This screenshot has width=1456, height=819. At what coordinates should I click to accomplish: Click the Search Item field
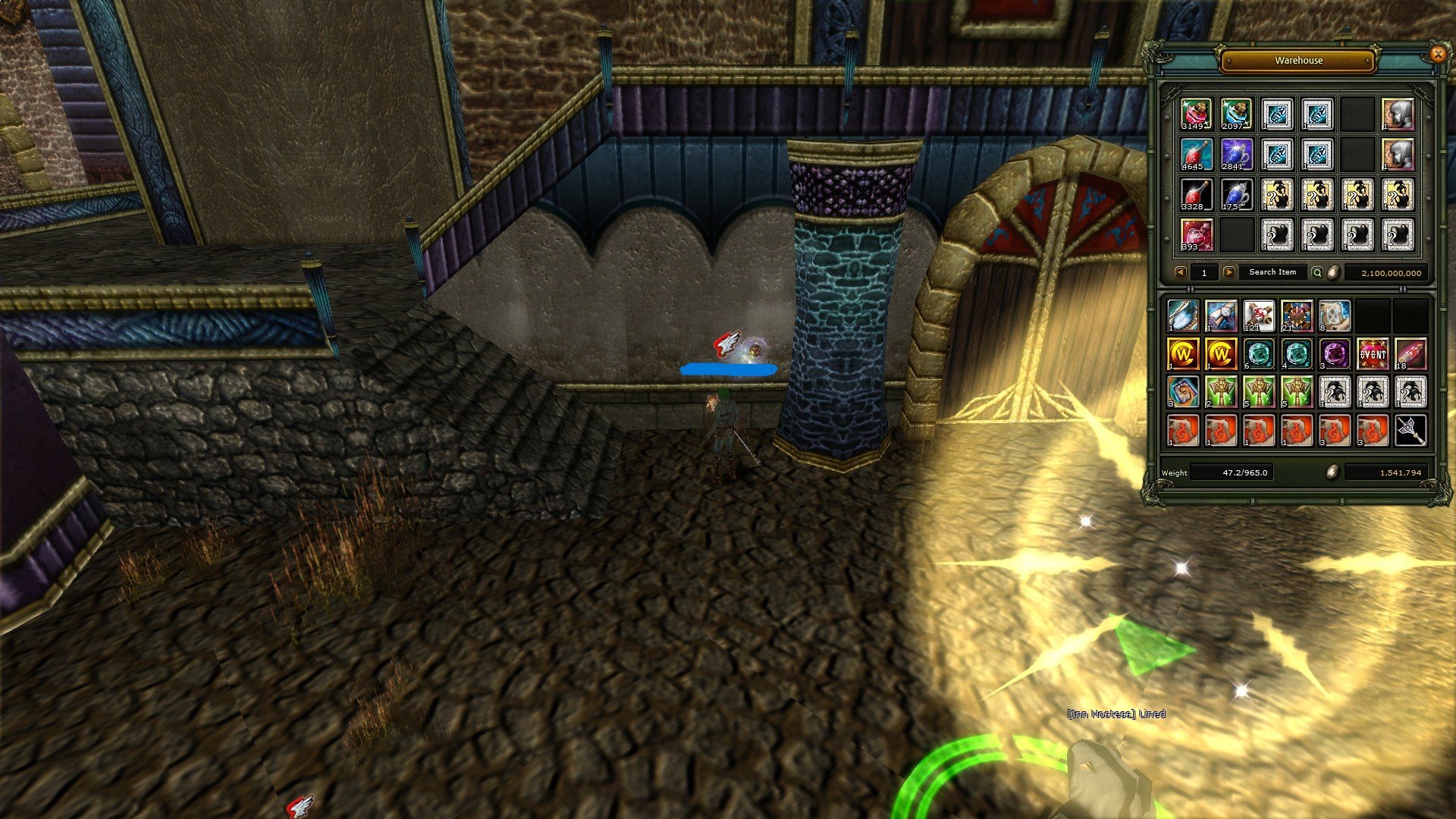click(1272, 272)
